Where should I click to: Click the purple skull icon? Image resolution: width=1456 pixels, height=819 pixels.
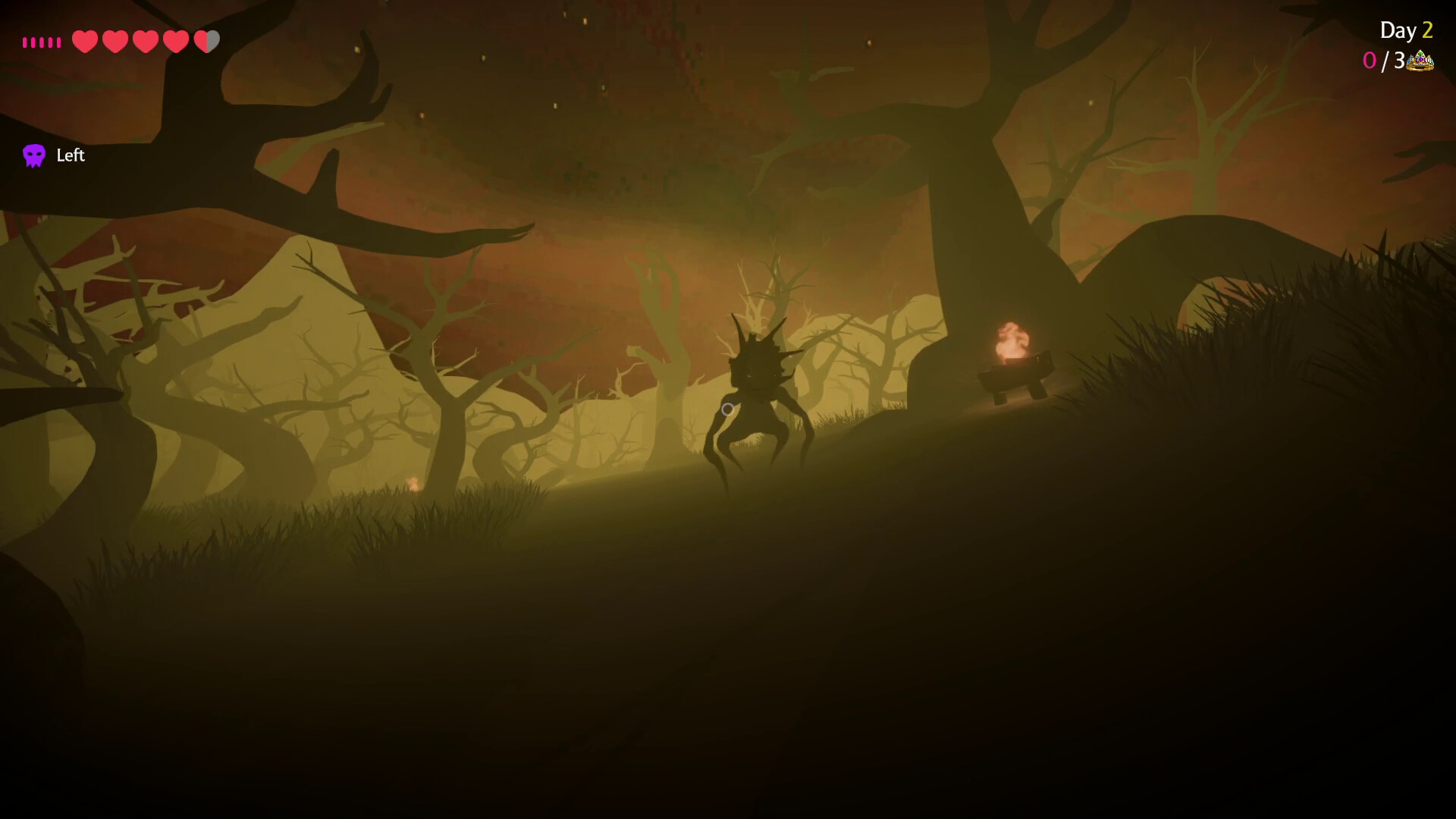[x=34, y=155]
